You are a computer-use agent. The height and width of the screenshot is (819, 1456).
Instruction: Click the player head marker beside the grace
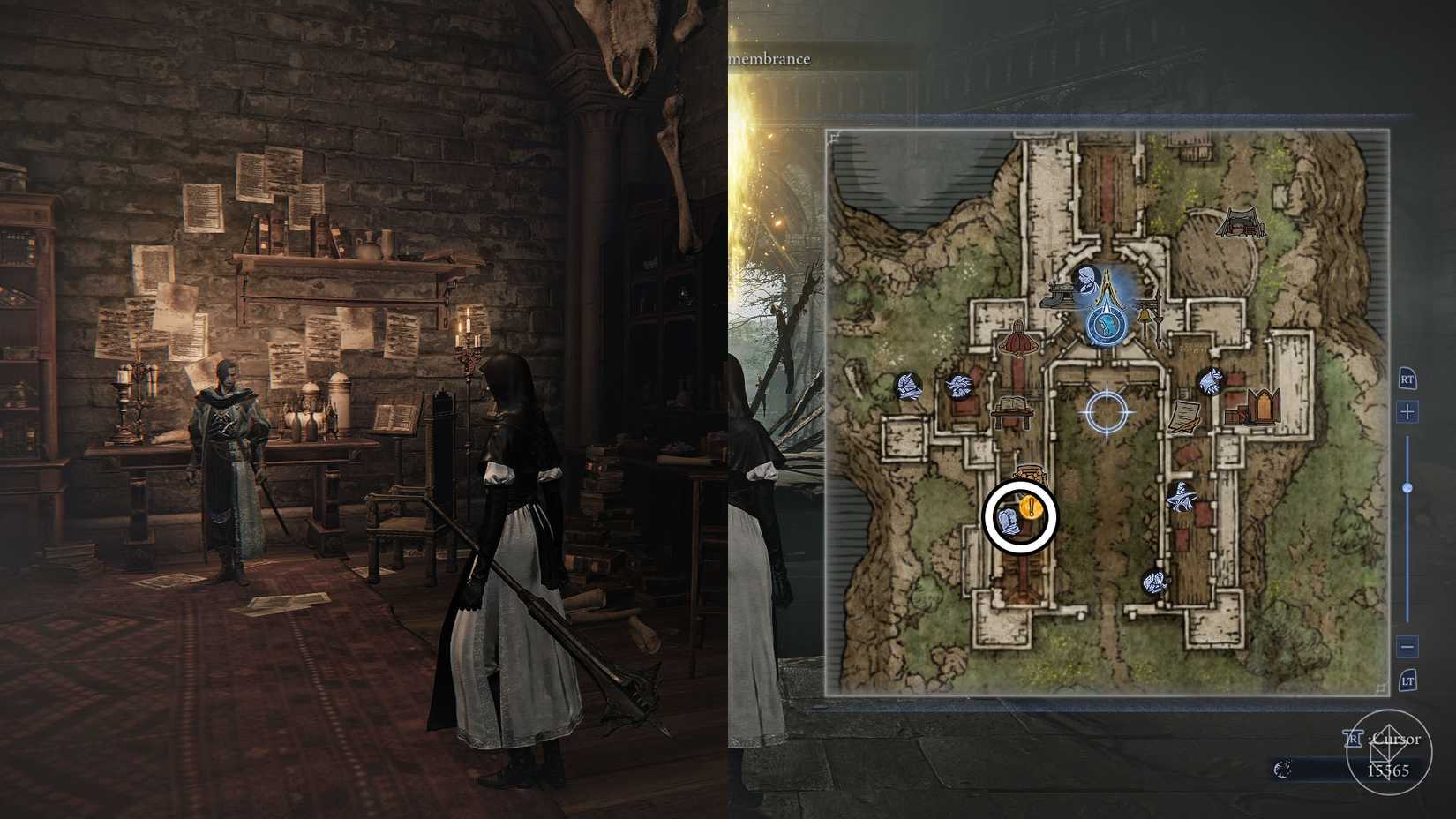1086,281
